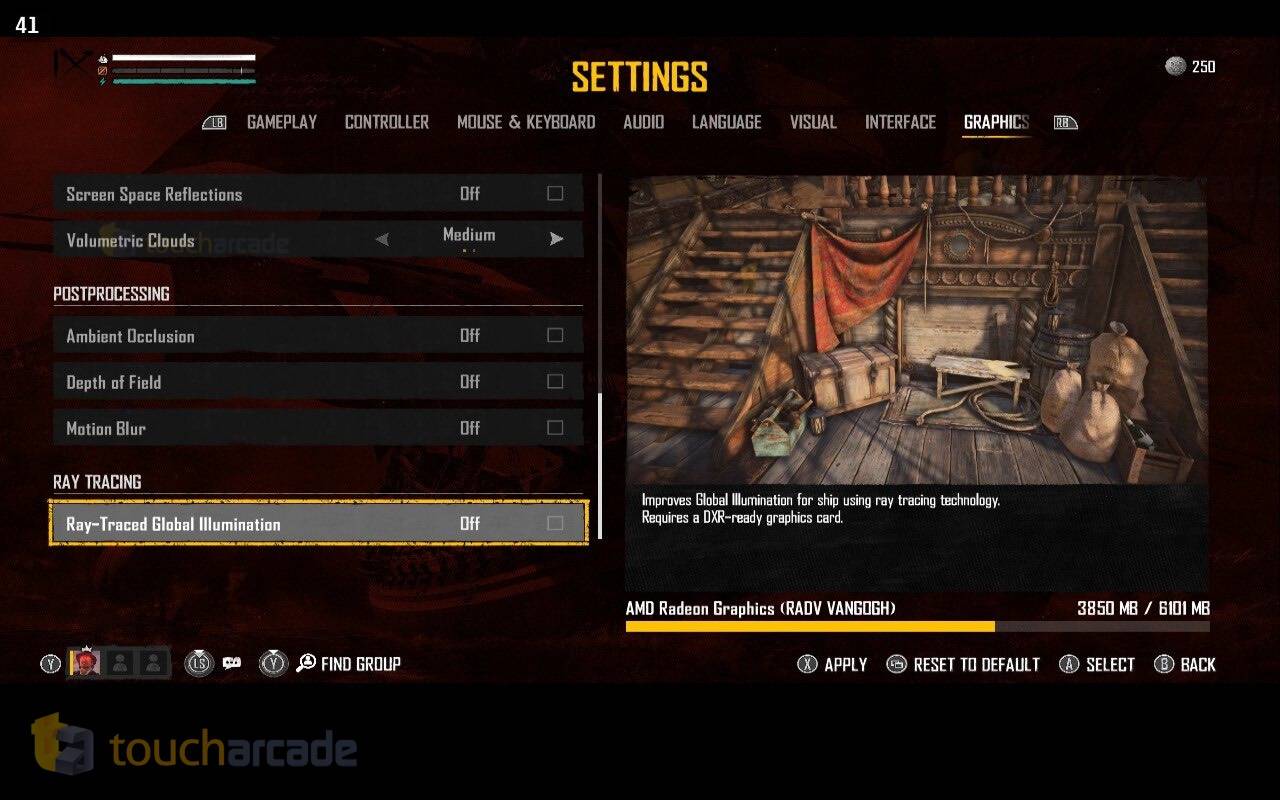1280x800 pixels.
Task: Lower Volumetric Clouds with the left arrow
Action: point(382,240)
